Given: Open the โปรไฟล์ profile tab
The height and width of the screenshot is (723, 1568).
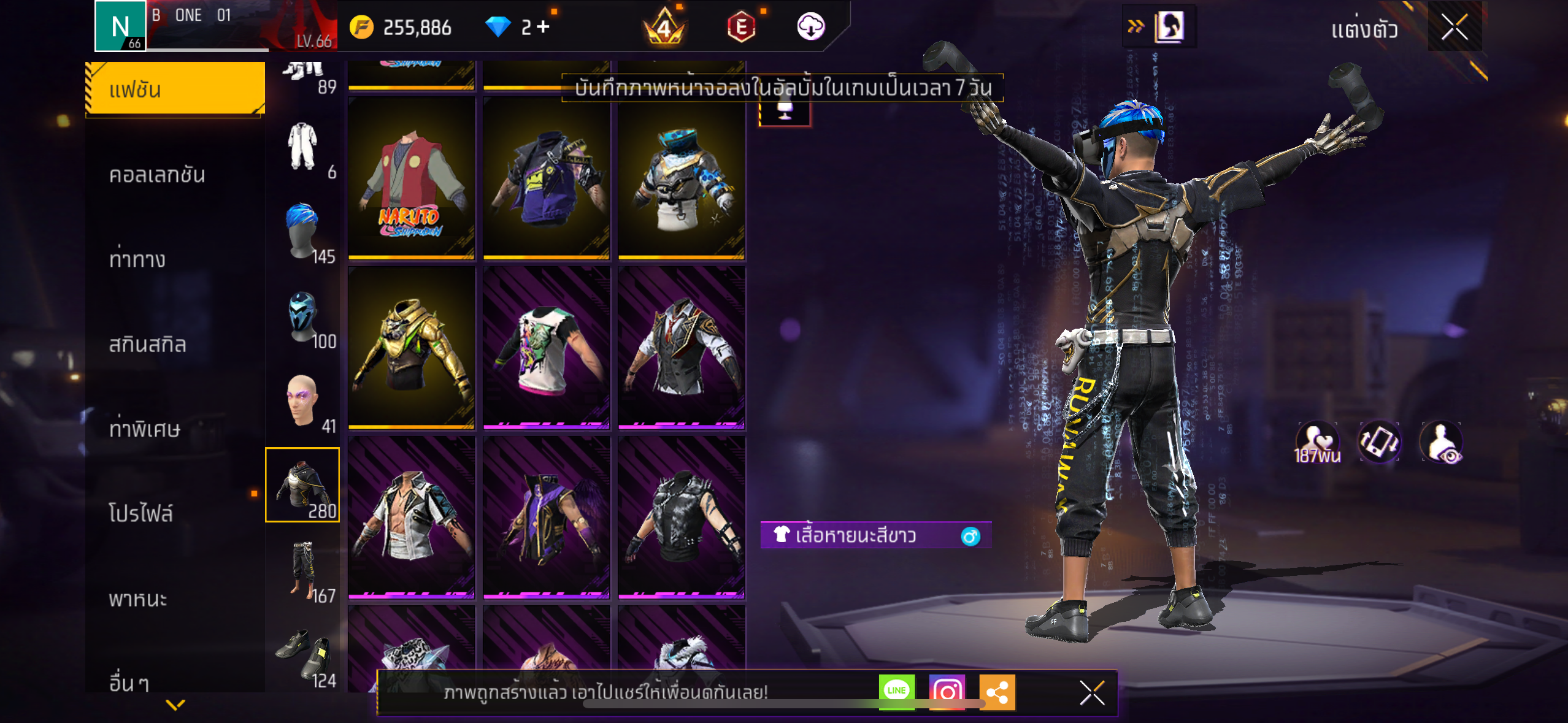Looking at the screenshot, I should tap(141, 514).
